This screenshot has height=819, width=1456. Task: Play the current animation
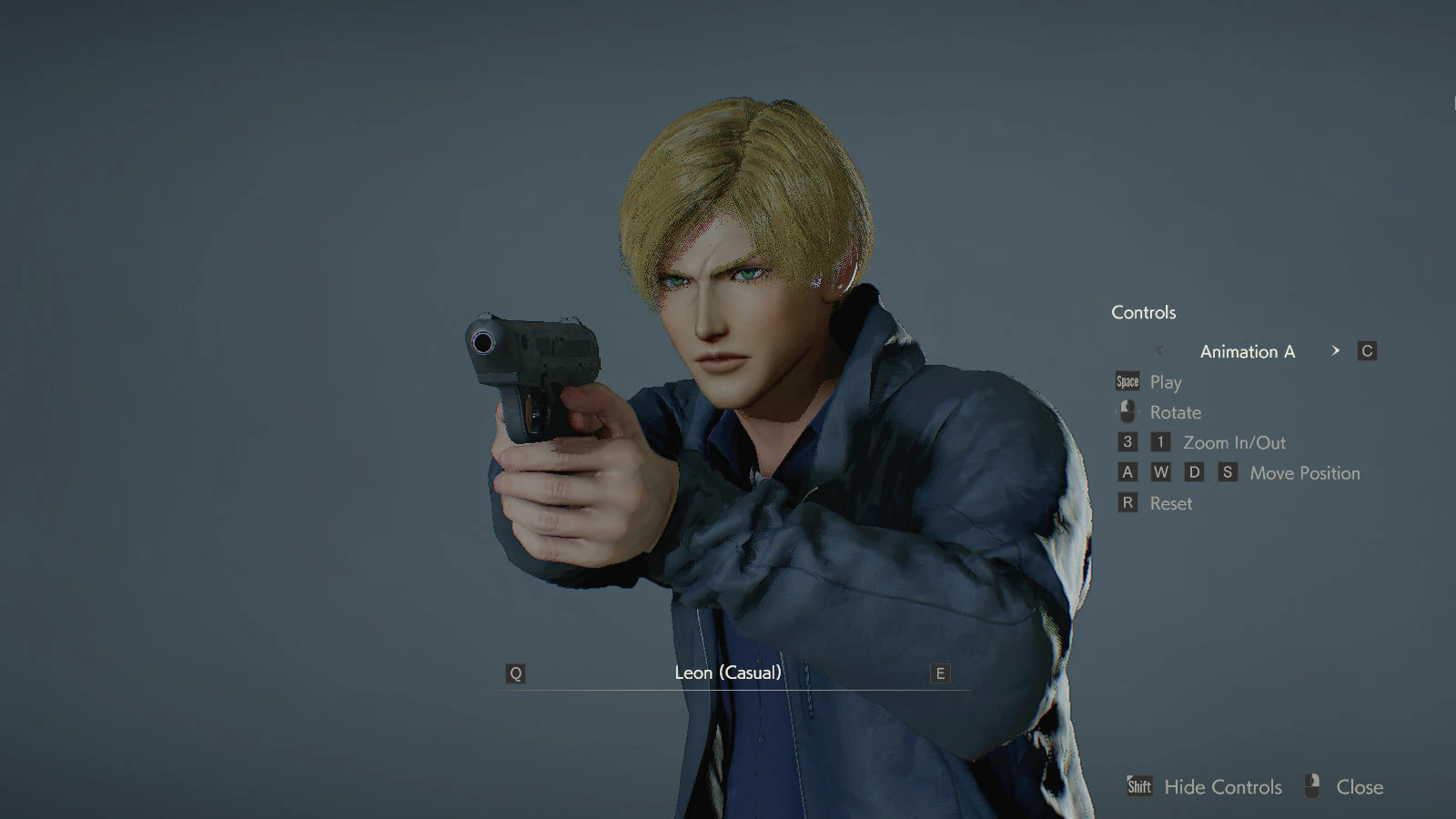pyautogui.click(x=1165, y=382)
